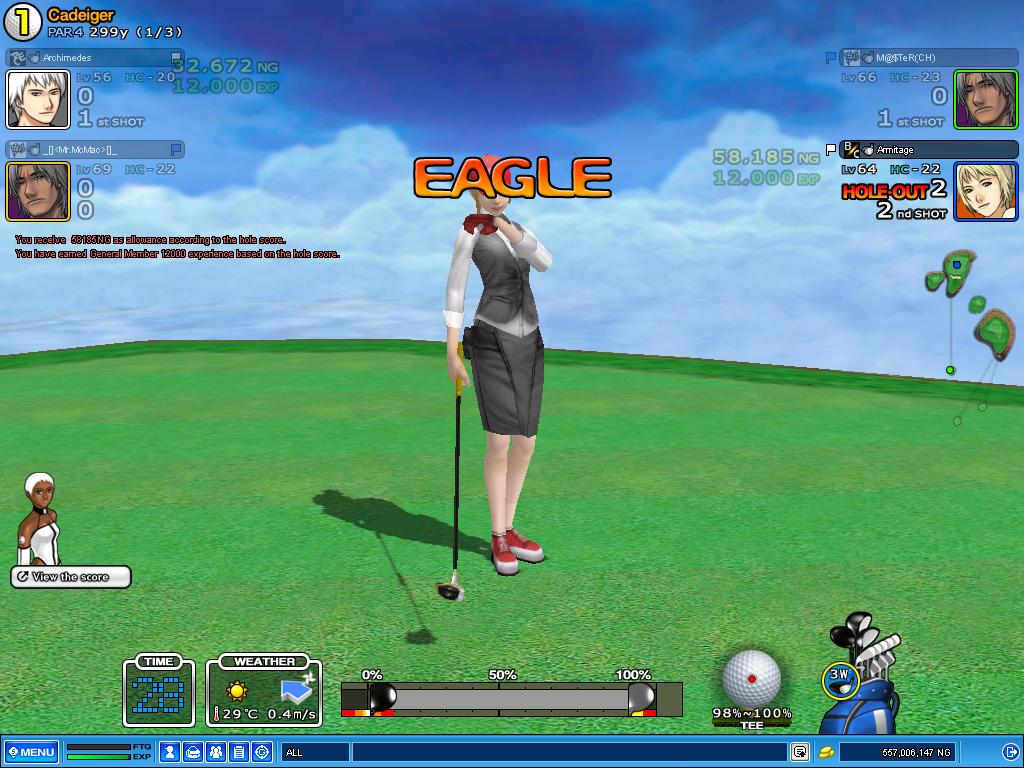Click the chat message input box
The image size is (1024, 768).
point(568,752)
